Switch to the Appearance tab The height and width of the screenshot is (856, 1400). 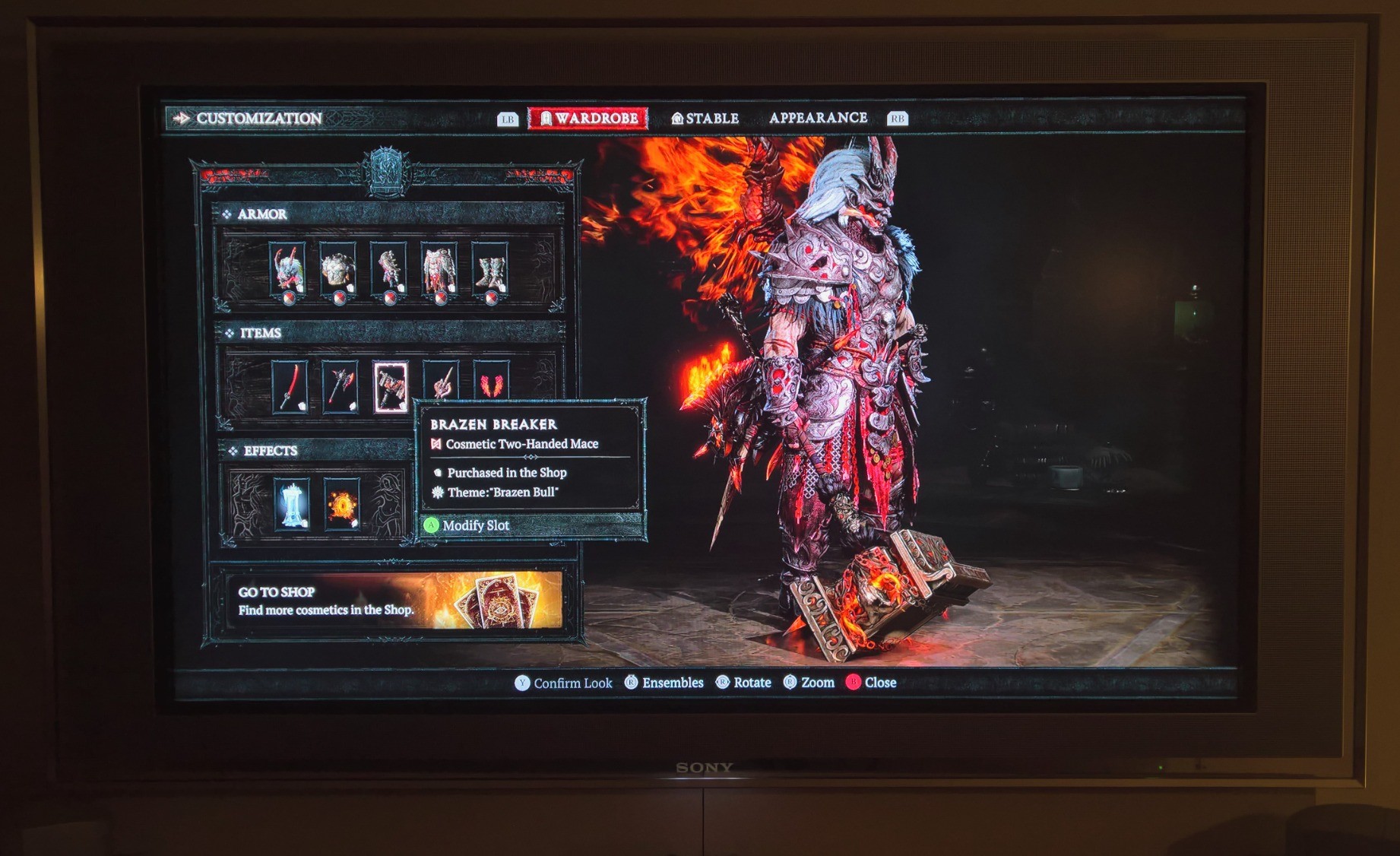tap(818, 118)
